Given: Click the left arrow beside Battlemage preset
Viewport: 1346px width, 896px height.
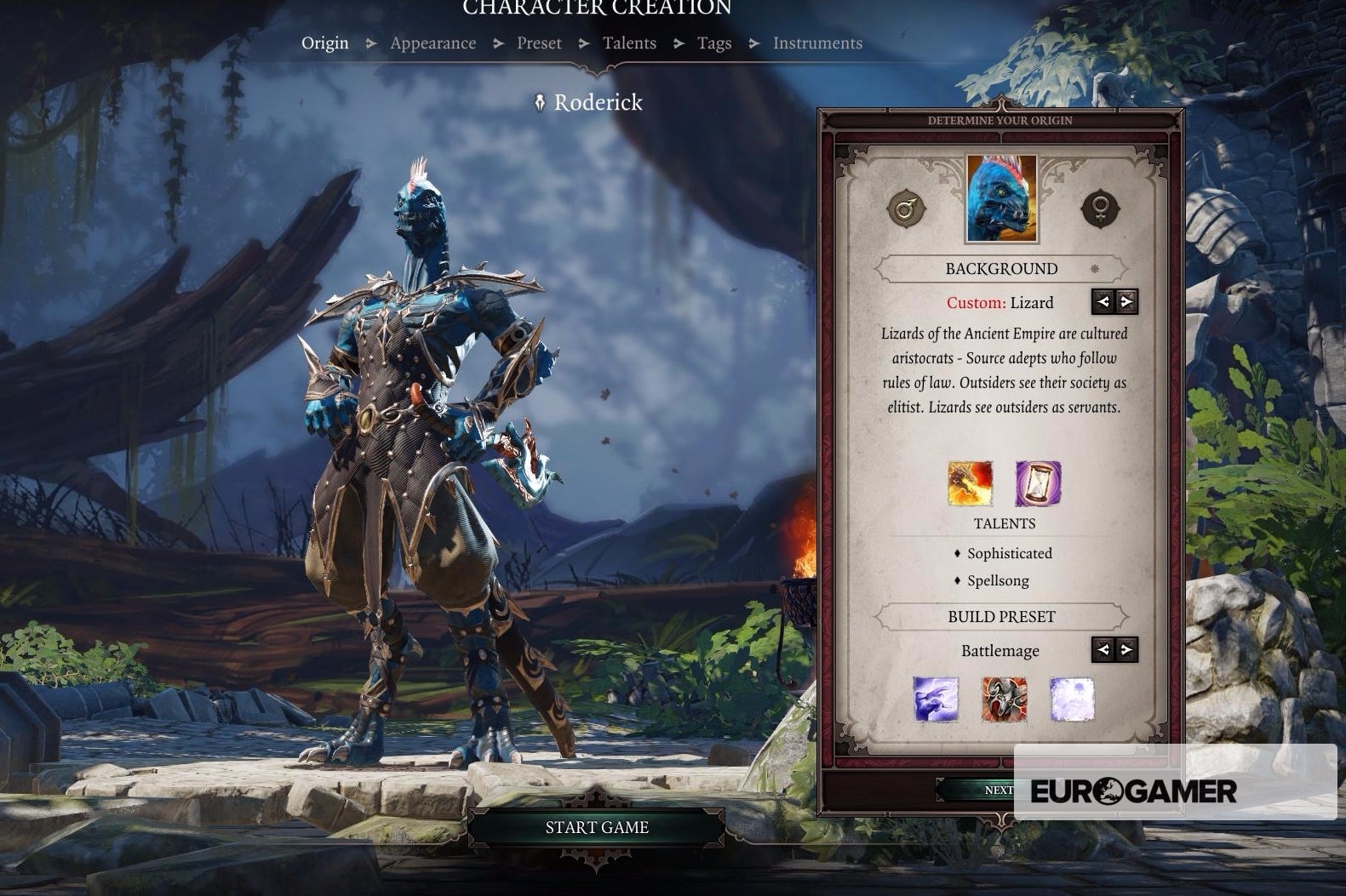Looking at the screenshot, I should click(x=1102, y=650).
